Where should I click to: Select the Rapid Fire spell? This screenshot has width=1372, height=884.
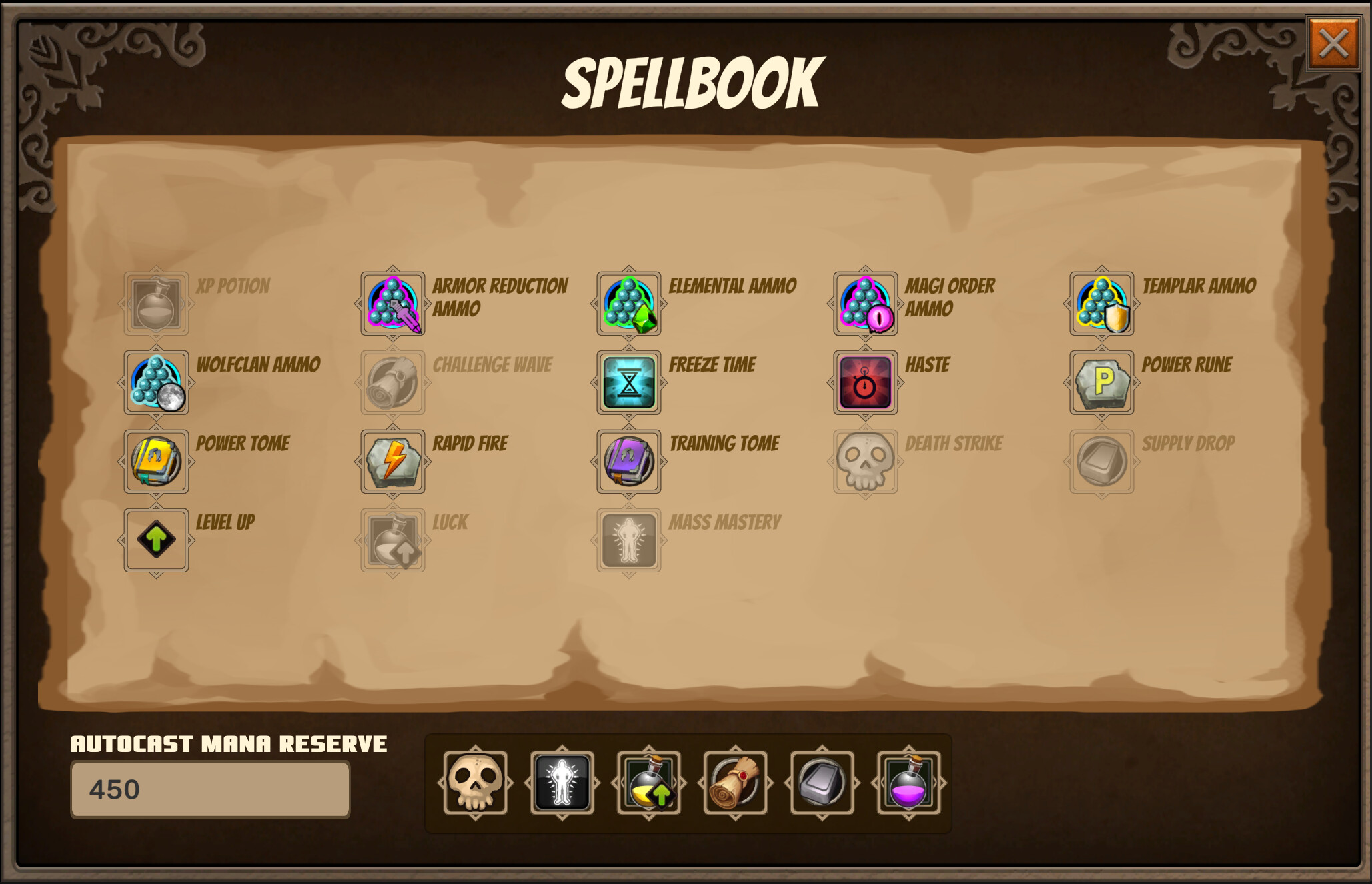[392, 462]
